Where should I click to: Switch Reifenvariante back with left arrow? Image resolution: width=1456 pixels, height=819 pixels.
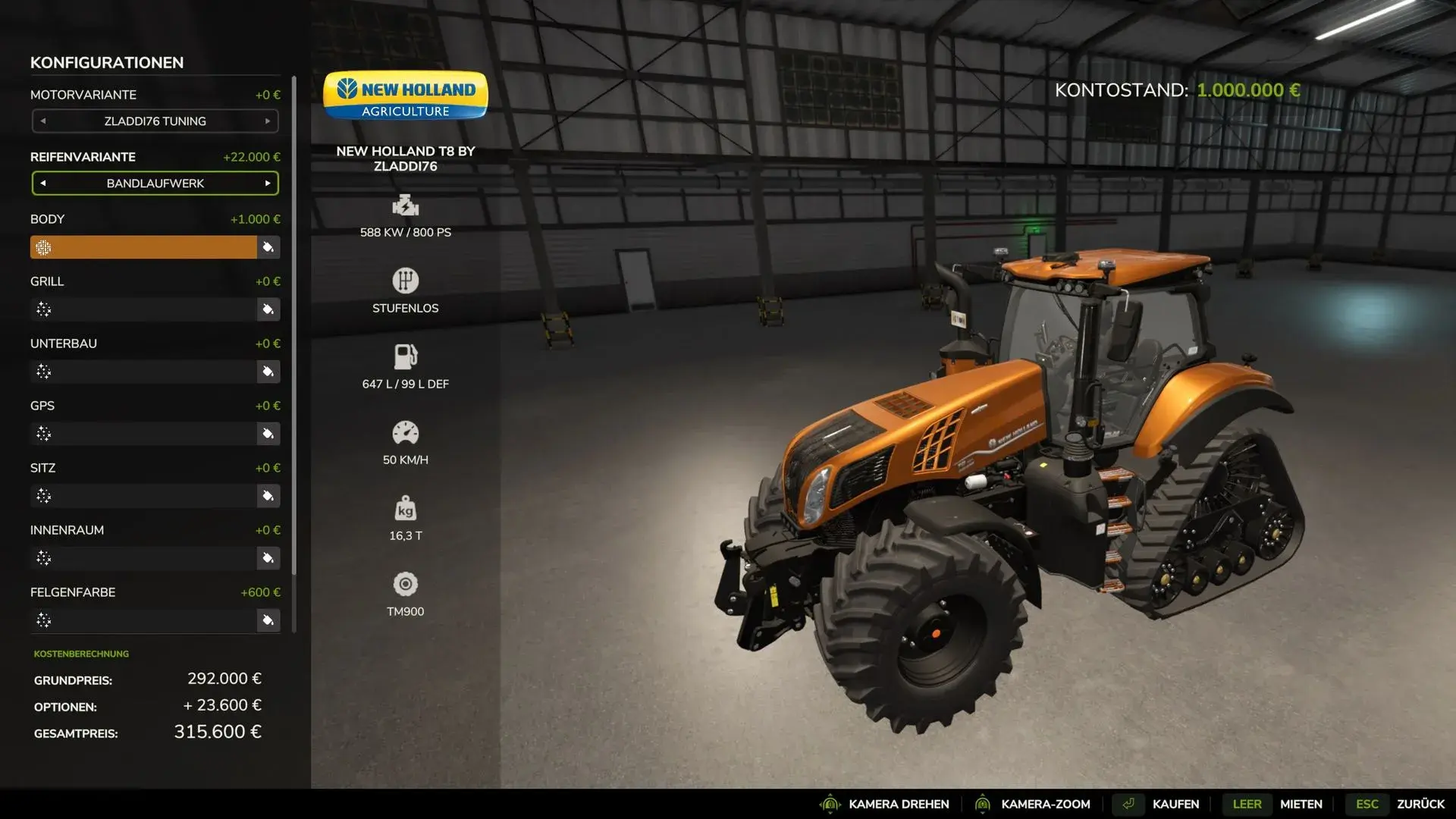click(x=43, y=184)
